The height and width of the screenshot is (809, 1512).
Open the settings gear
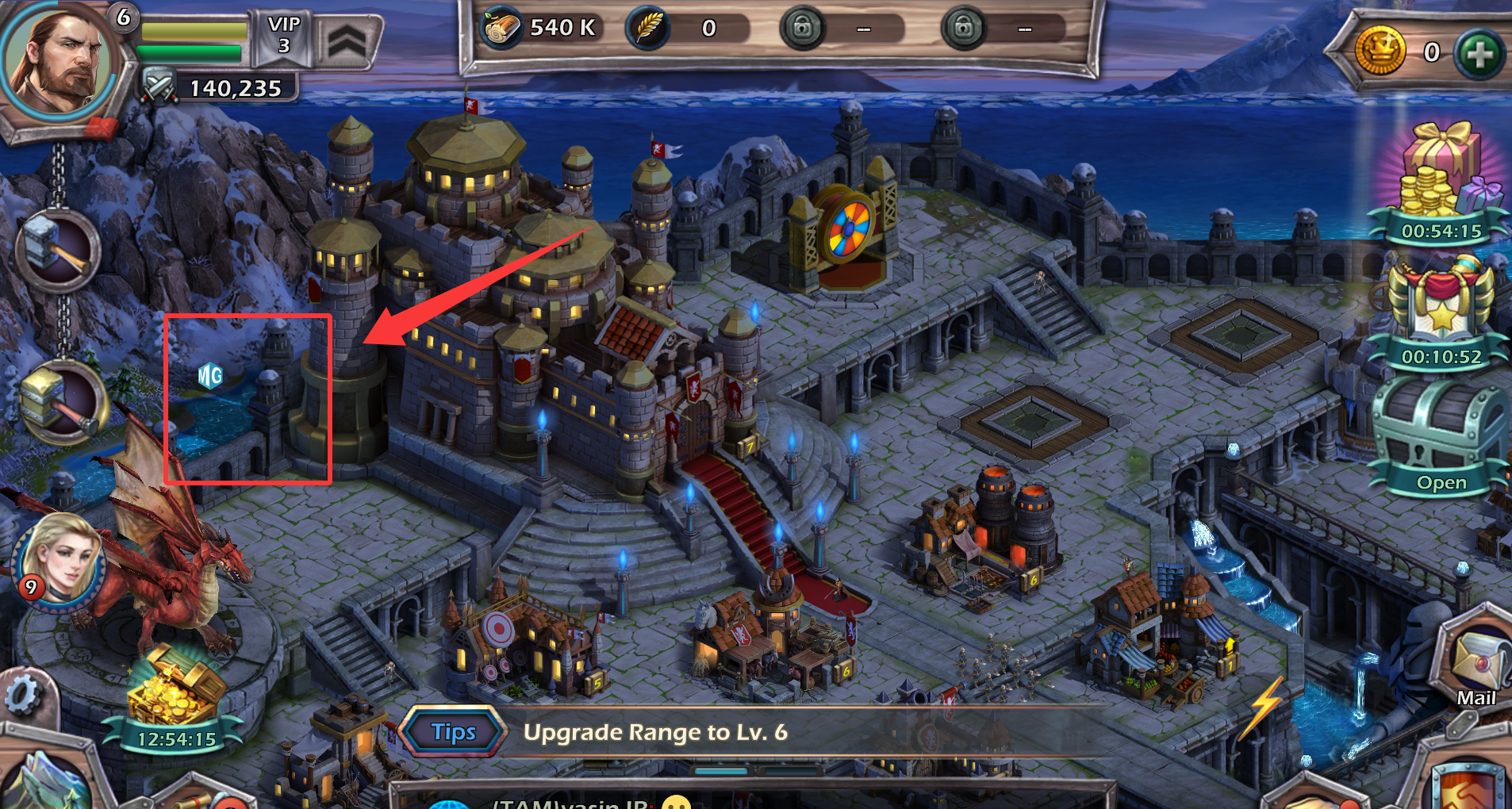pyautogui.click(x=22, y=696)
